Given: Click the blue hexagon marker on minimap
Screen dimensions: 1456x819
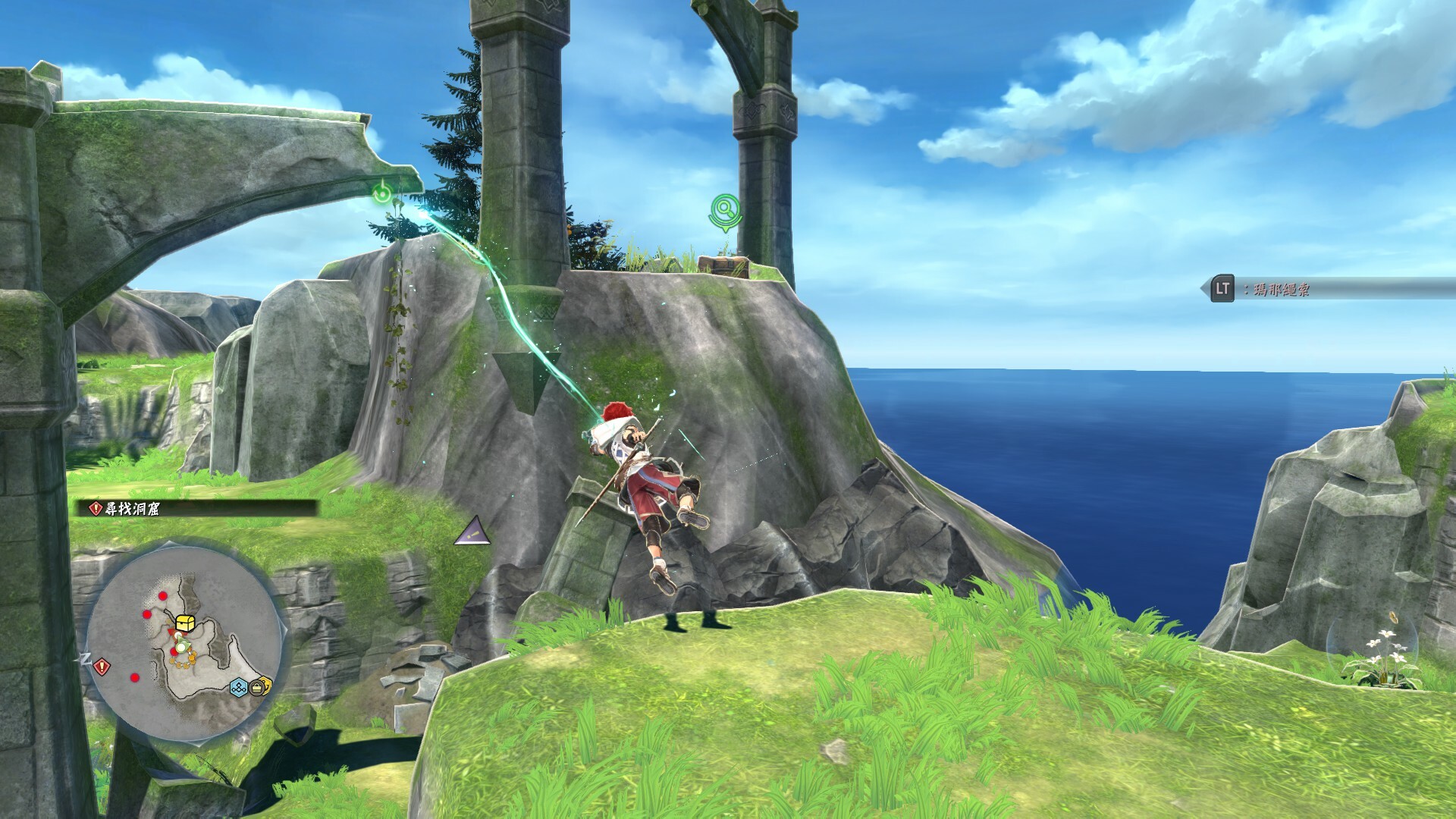Looking at the screenshot, I should point(239,688).
